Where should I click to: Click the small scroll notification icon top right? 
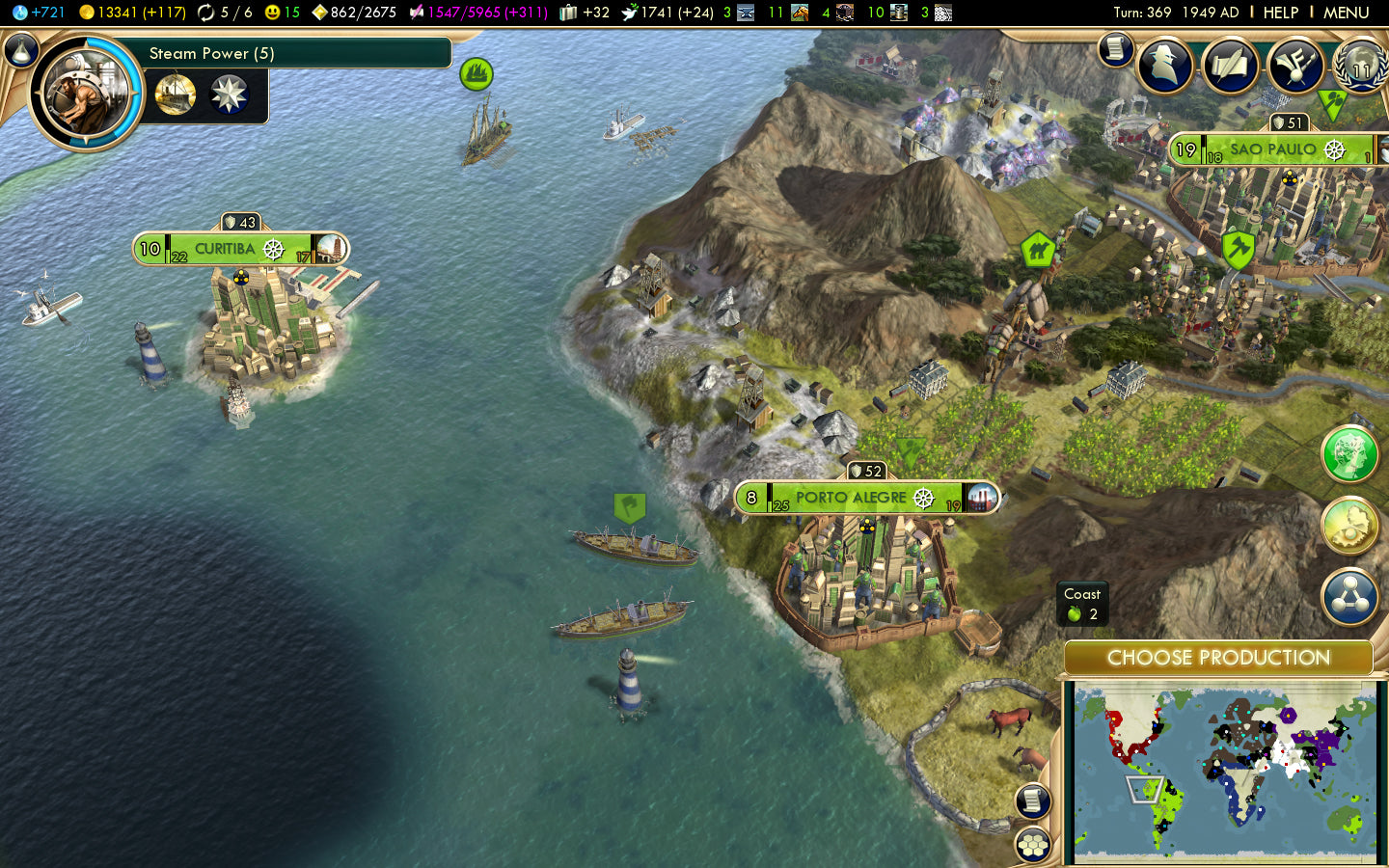(x=1114, y=51)
